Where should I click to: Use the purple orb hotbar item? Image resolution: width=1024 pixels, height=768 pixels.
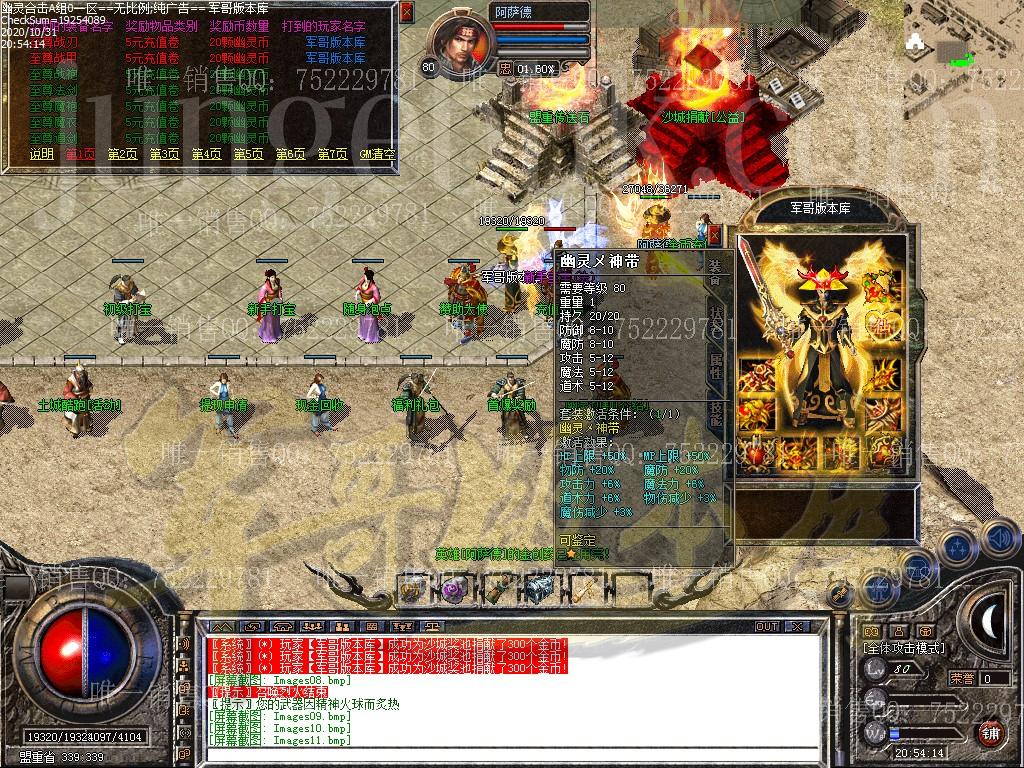click(x=452, y=590)
